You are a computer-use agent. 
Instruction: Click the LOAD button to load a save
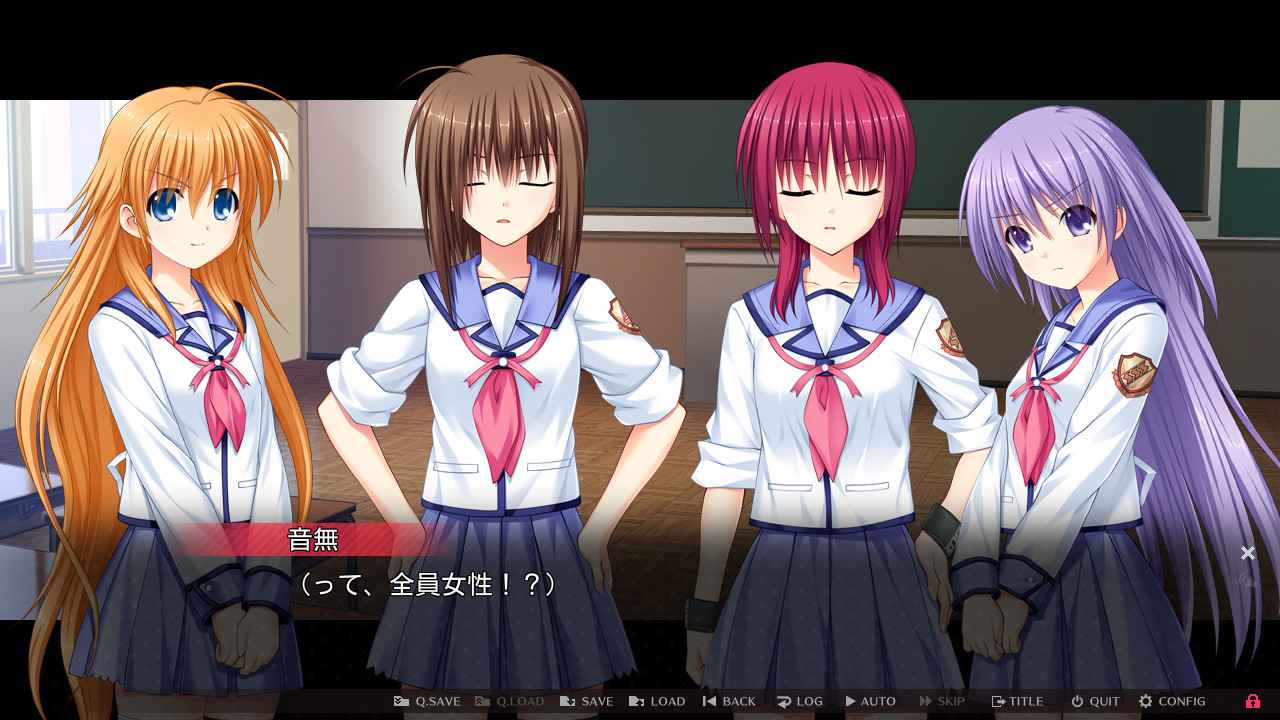point(657,701)
